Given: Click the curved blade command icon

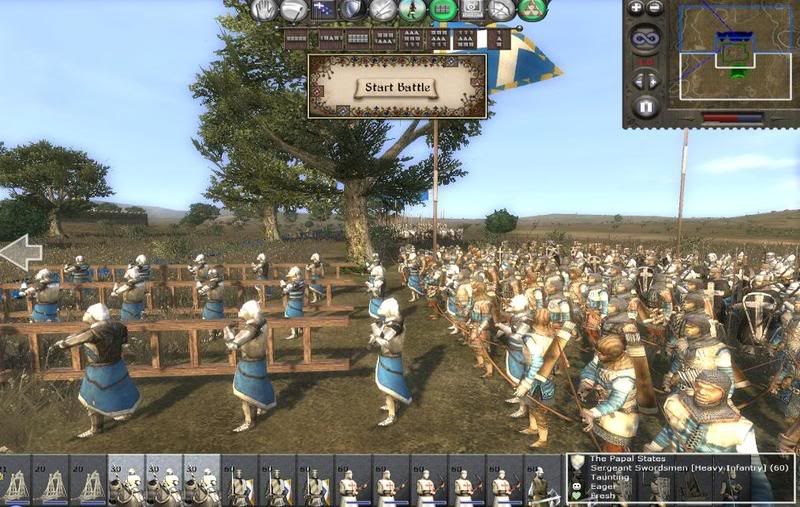Looking at the screenshot, I should 294,10.
